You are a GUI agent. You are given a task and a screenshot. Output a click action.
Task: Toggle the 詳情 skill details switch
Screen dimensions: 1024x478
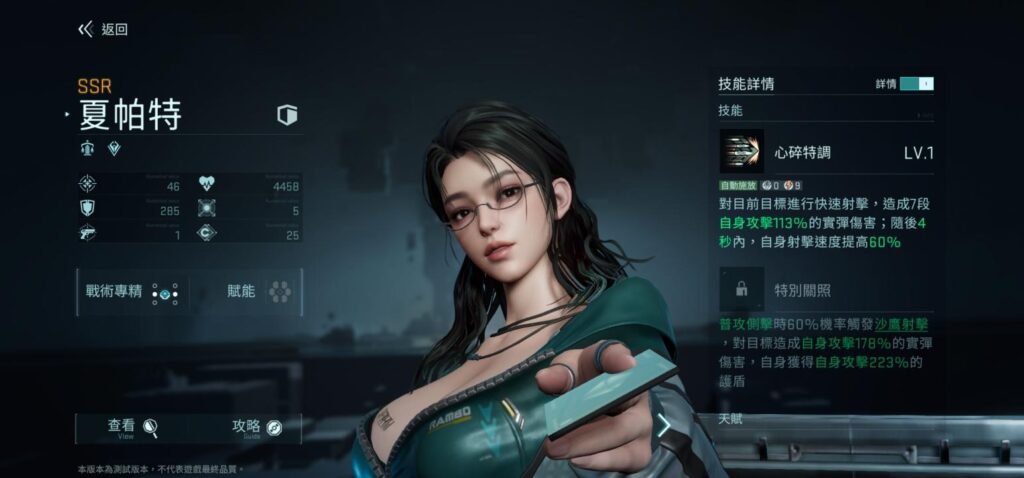pyautogui.click(x=916, y=84)
